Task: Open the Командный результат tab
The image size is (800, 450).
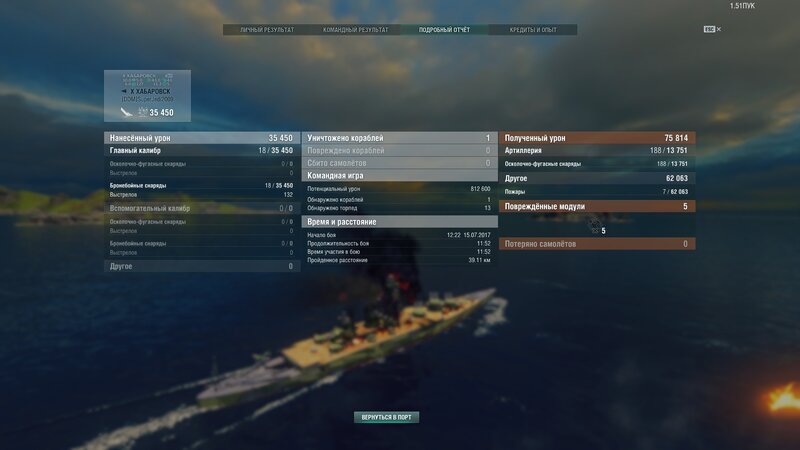Action: pos(355,30)
